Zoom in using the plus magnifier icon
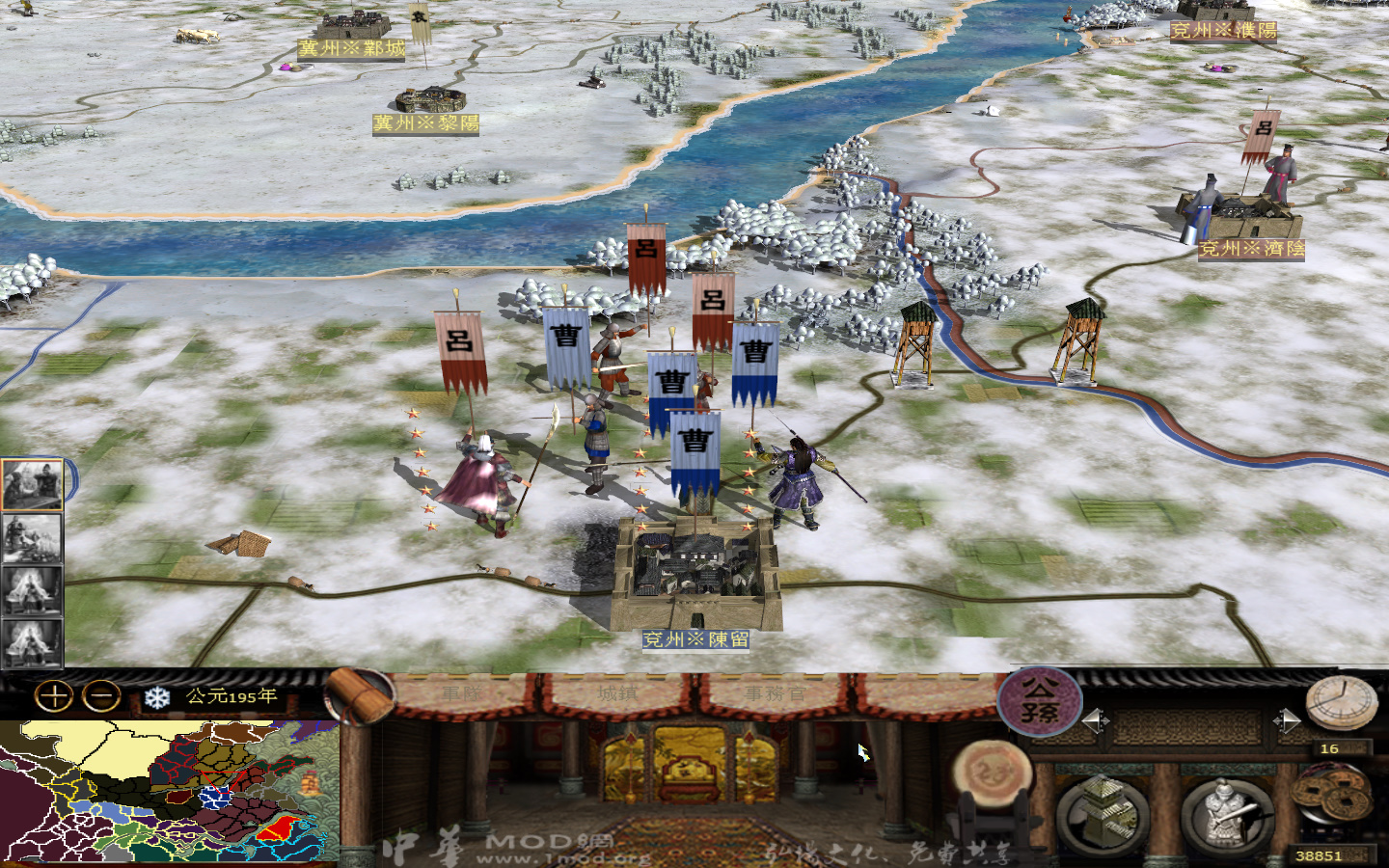This screenshot has width=1389, height=868. pos(52,696)
